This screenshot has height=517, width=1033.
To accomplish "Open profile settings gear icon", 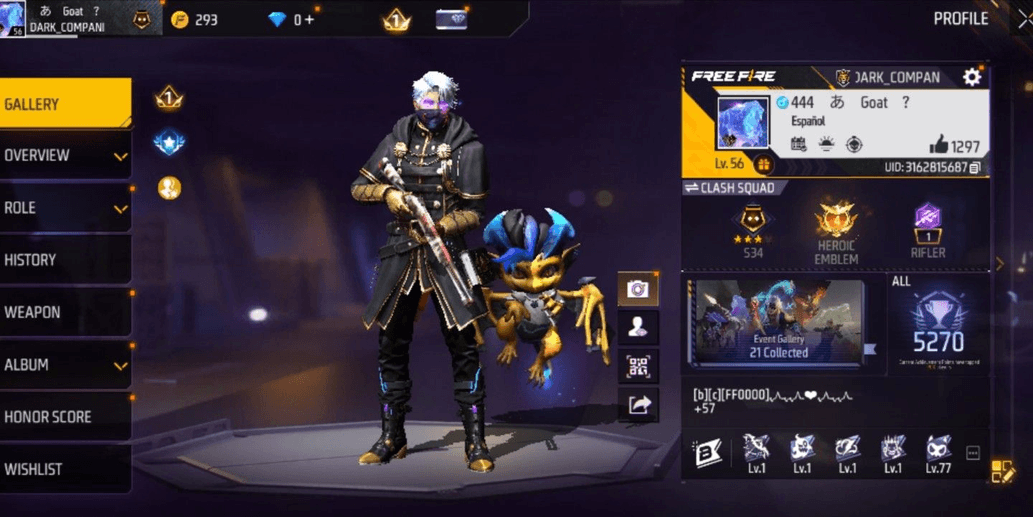I will click(x=971, y=77).
